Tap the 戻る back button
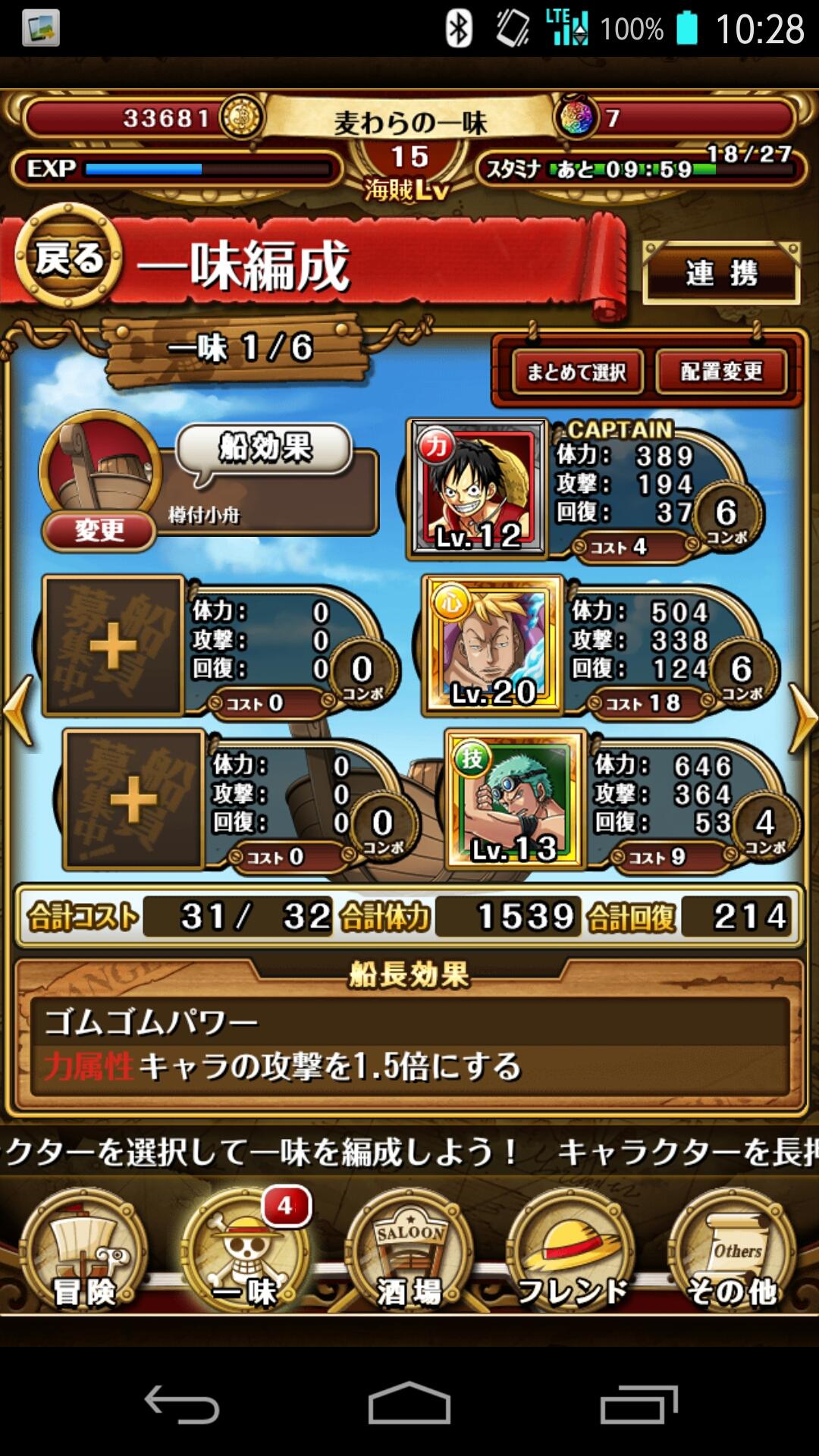 click(68, 259)
